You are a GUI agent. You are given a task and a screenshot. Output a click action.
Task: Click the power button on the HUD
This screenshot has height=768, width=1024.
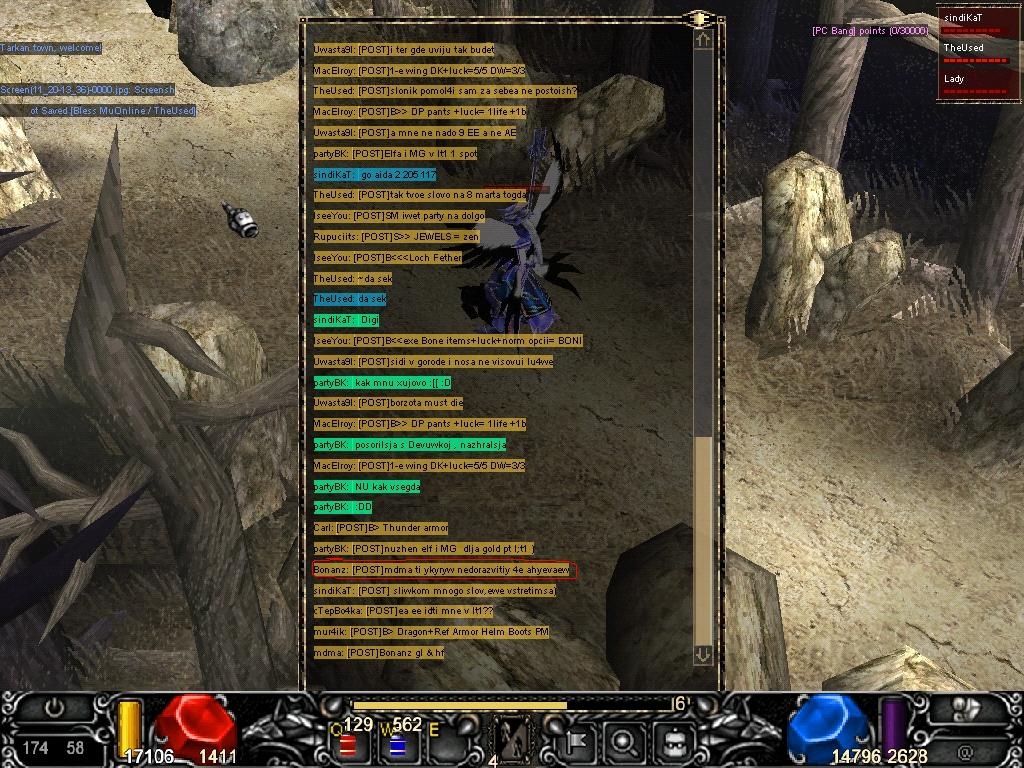click(55, 708)
